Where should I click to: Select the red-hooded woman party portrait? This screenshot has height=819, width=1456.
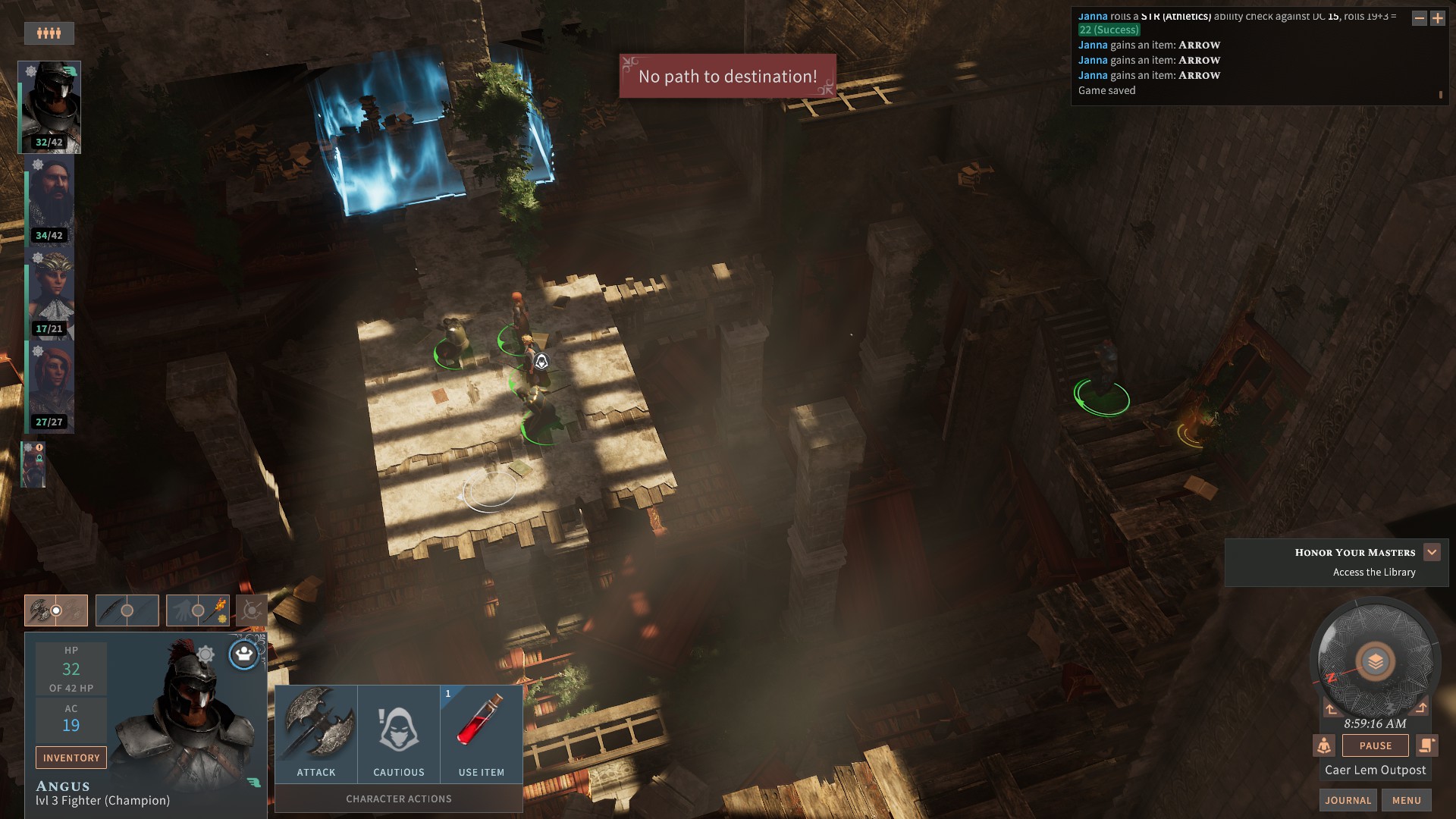tap(50, 387)
